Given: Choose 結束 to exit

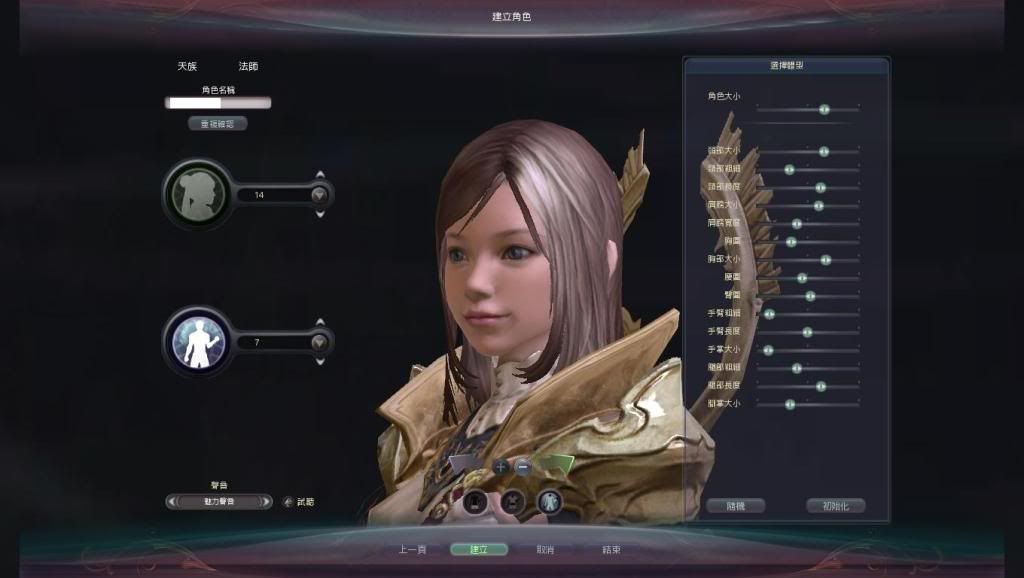Looking at the screenshot, I should coord(611,549).
